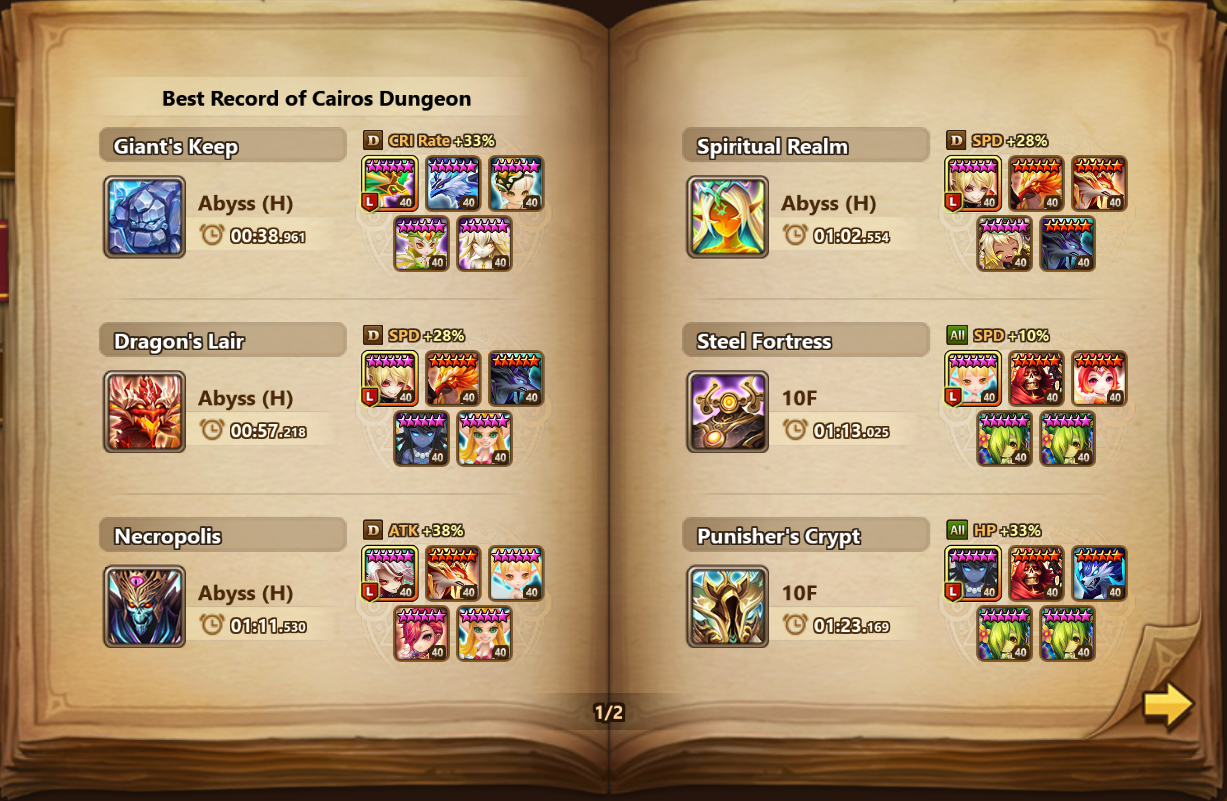1227x801 pixels.
Task: Select the blue wolf monster in Punisher's Crypt team
Action: coord(1099,574)
